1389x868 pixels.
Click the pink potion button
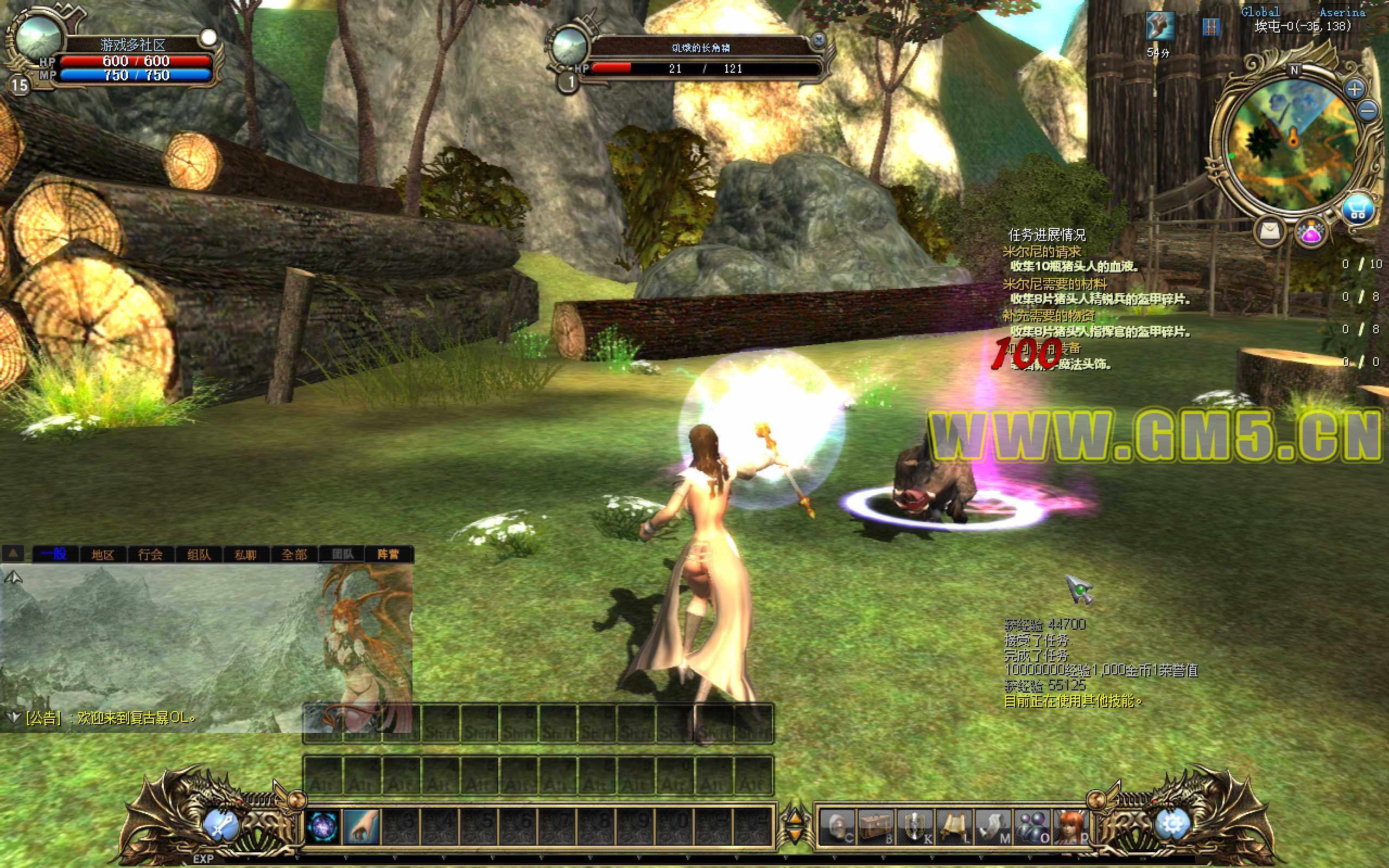(x=1311, y=232)
